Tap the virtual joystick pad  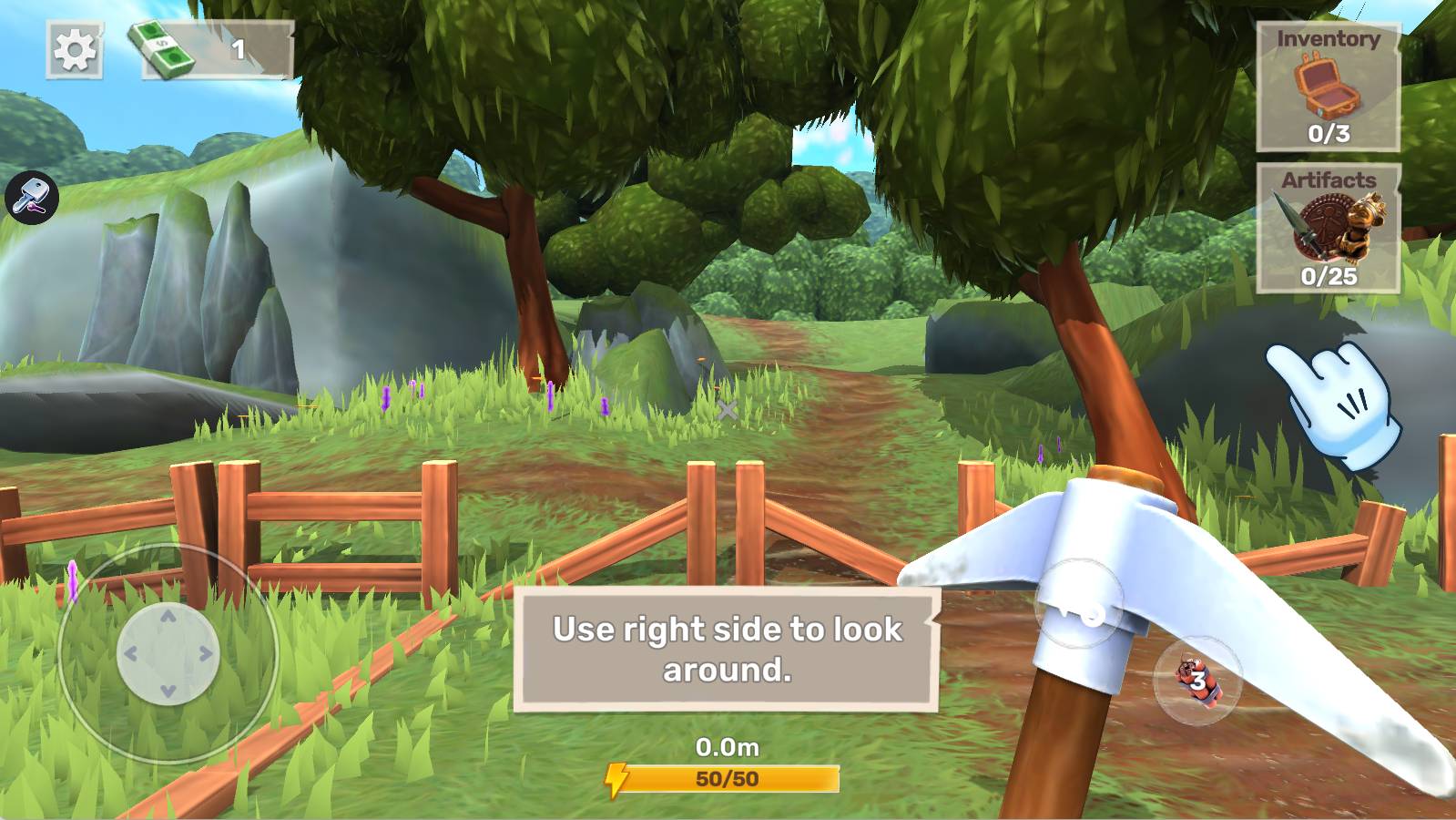click(168, 652)
